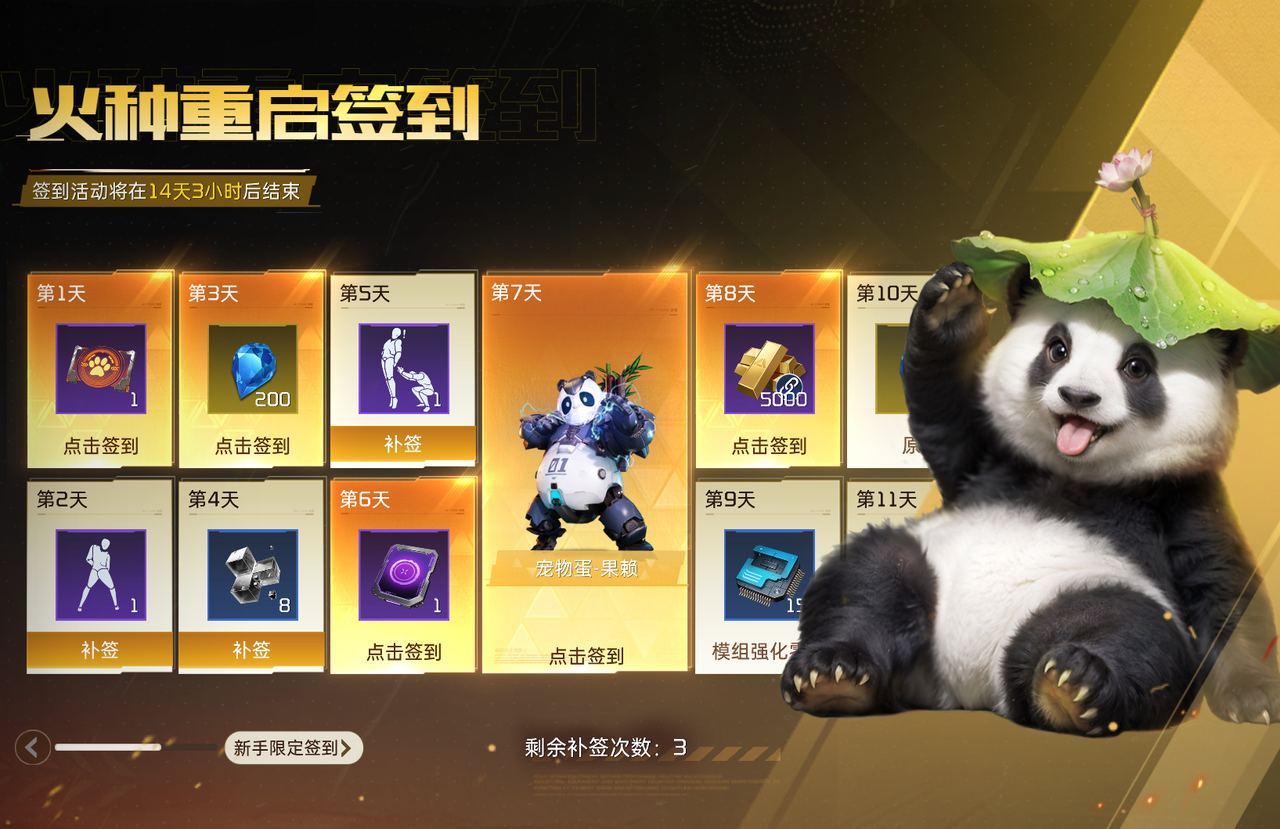Select the metal cube x8 icon on Day 4
Image resolution: width=1280 pixels, height=829 pixels.
coord(252,575)
